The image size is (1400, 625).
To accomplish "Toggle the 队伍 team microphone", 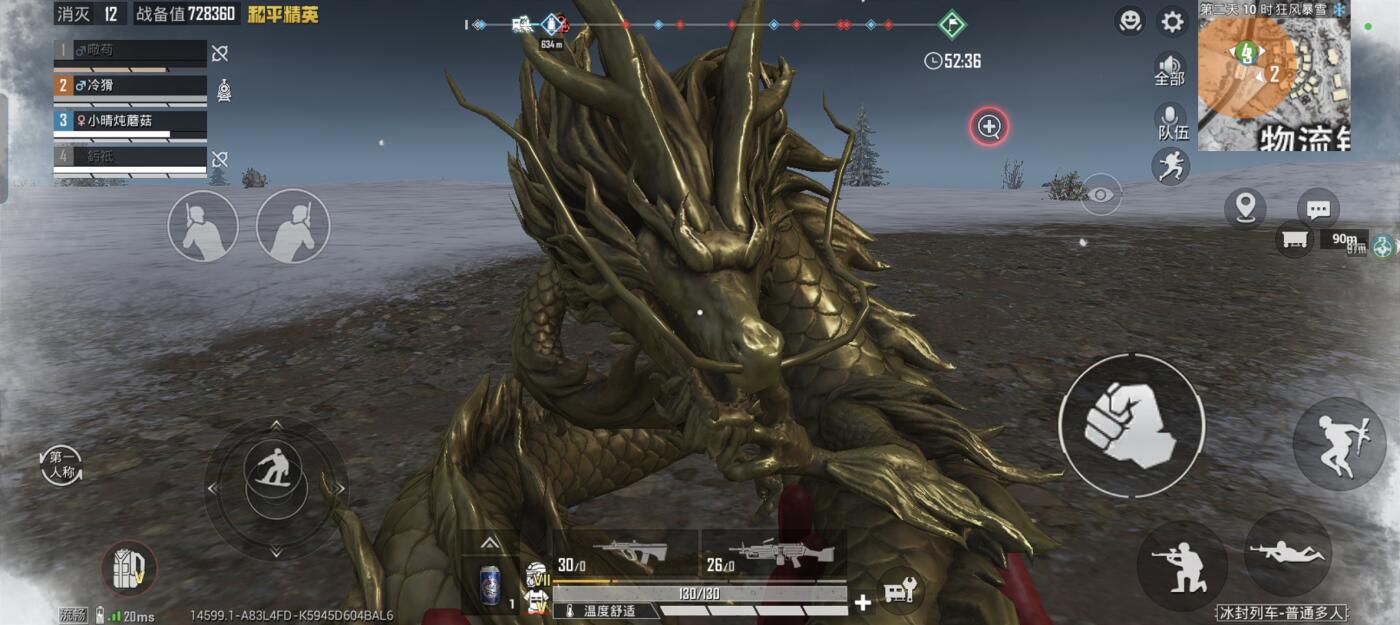I will pyautogui.click(x=1172, y=120).
